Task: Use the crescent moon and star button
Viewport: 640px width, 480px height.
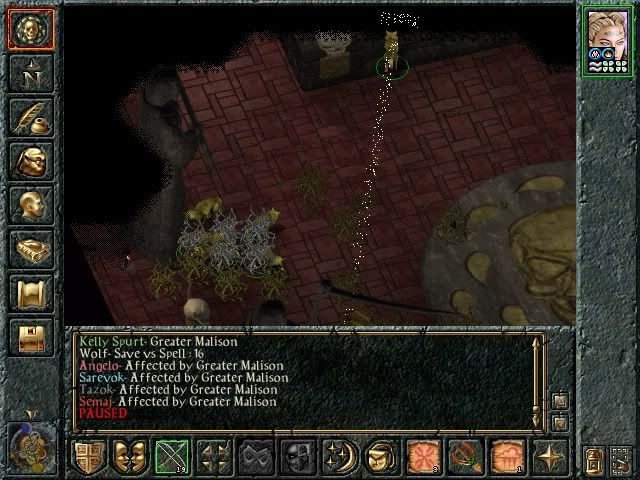Action: (x=341, y=457)
